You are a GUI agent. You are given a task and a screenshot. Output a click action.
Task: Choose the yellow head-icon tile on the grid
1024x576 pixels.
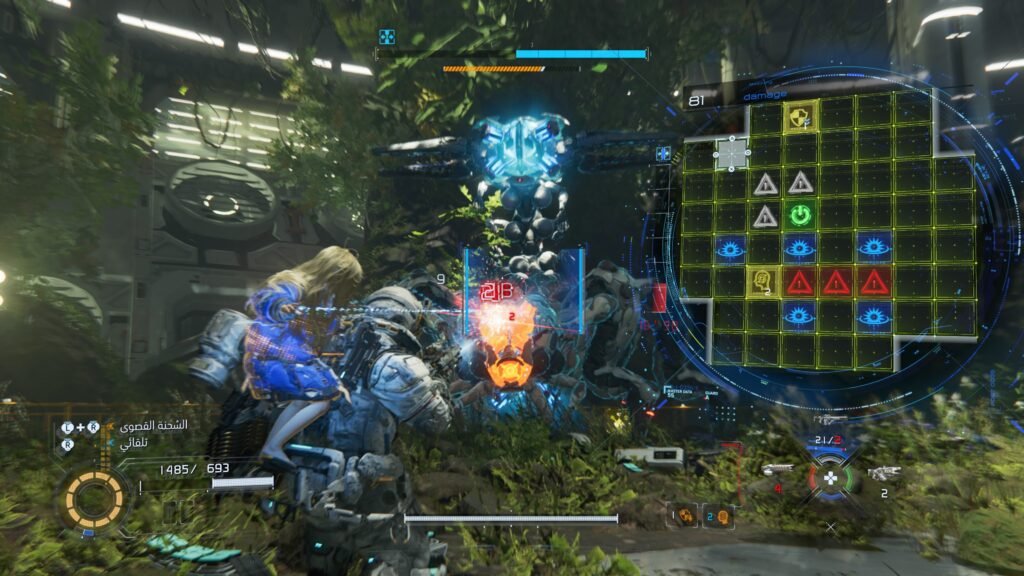click(763, 281)
